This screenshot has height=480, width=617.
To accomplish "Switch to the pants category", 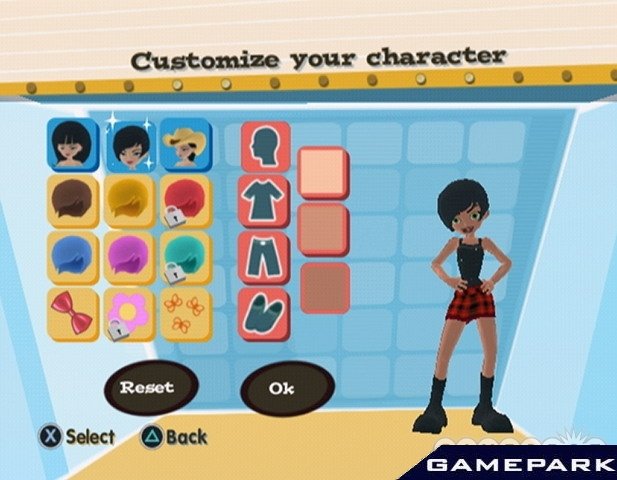I will [x=265, y=257].
